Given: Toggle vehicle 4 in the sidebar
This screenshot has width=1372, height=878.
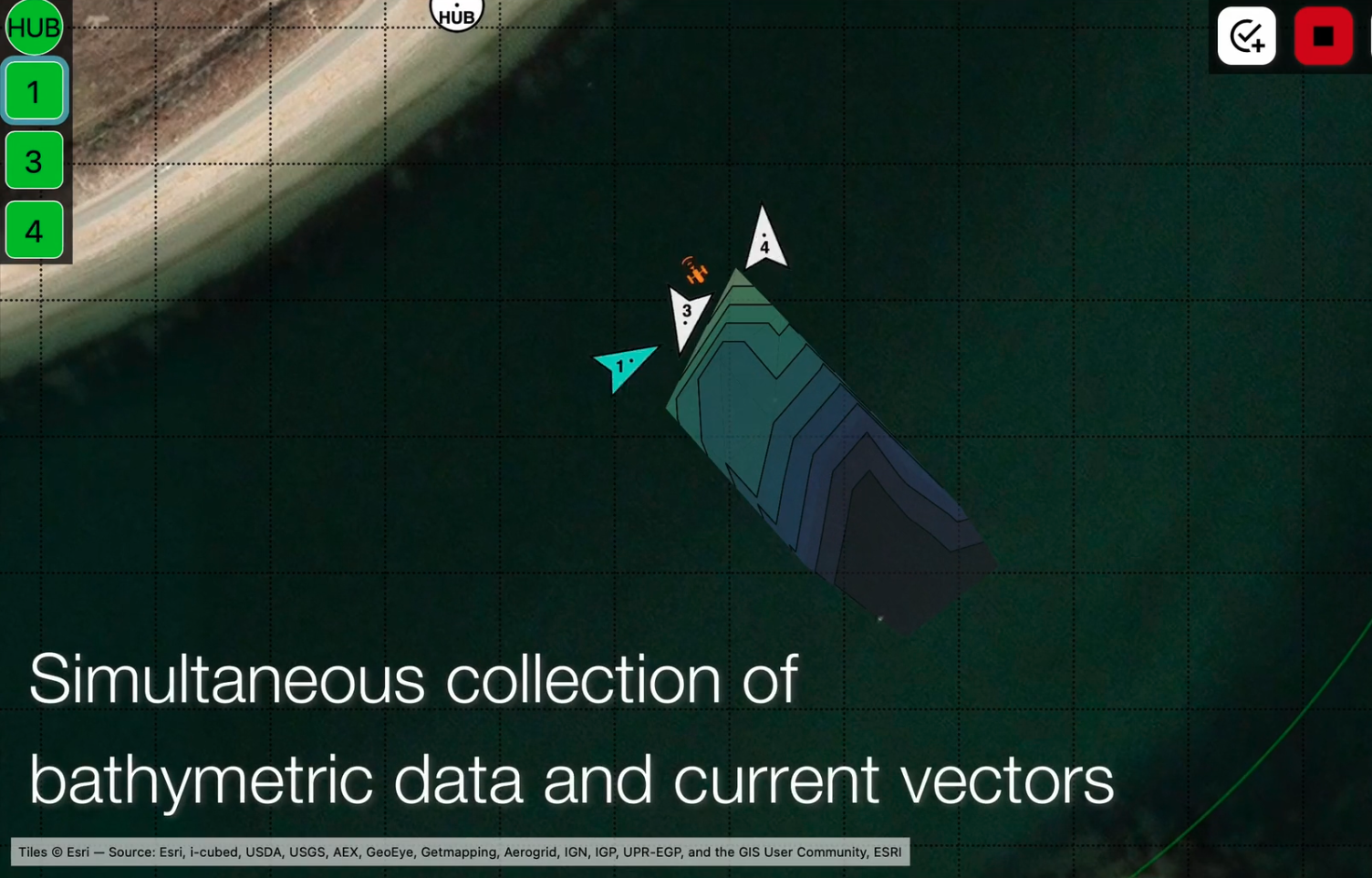Looking at the screenshot, I should (34, 231).
